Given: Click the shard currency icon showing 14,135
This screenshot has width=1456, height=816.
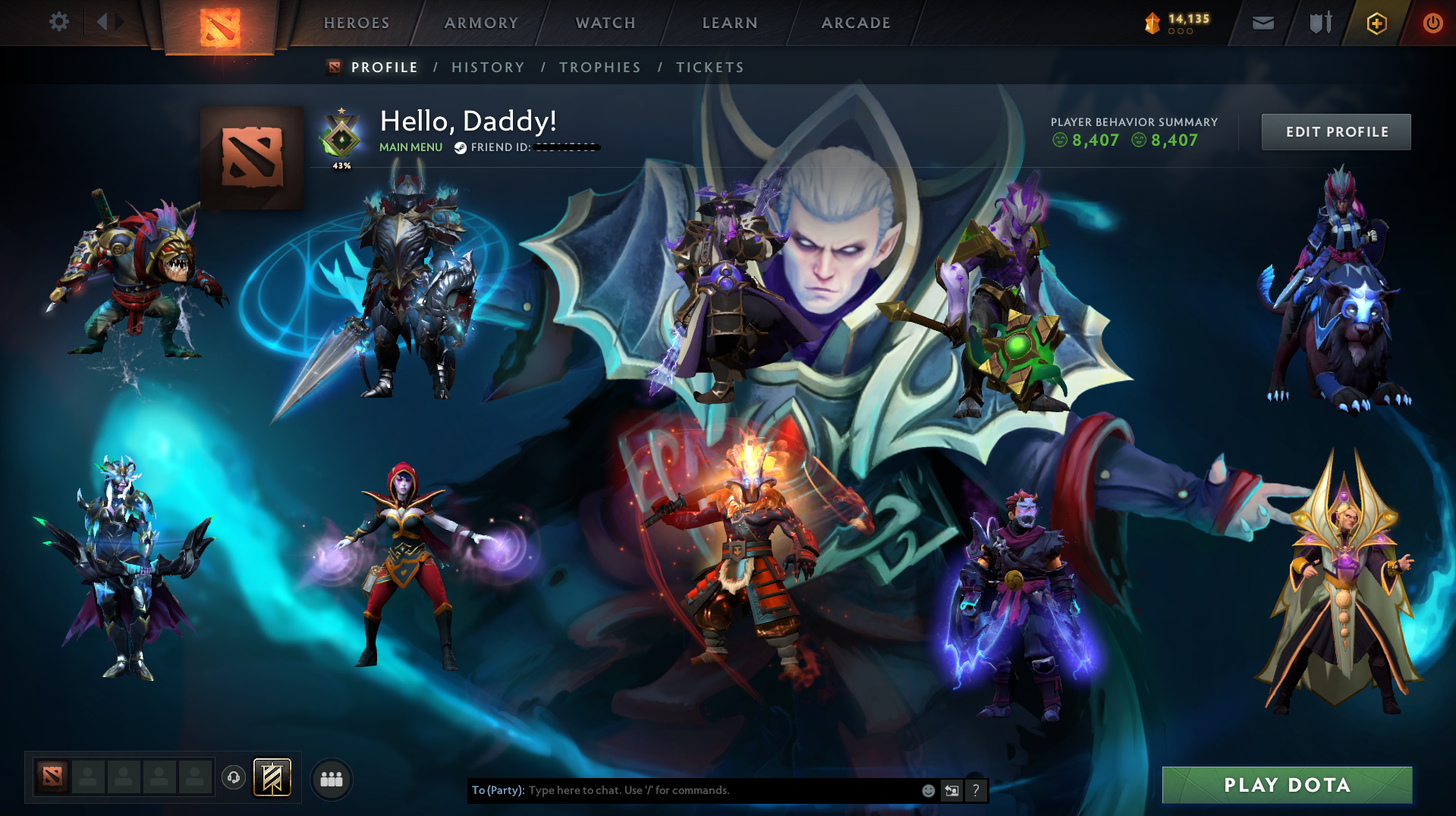Looking at the screenshot, I should [x=1154, y=22].
